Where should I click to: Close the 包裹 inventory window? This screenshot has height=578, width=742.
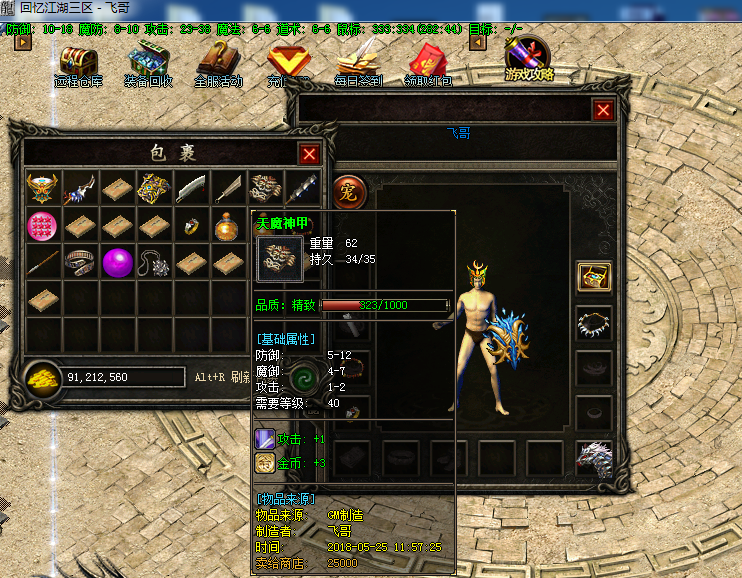click(x=309, y=153)
